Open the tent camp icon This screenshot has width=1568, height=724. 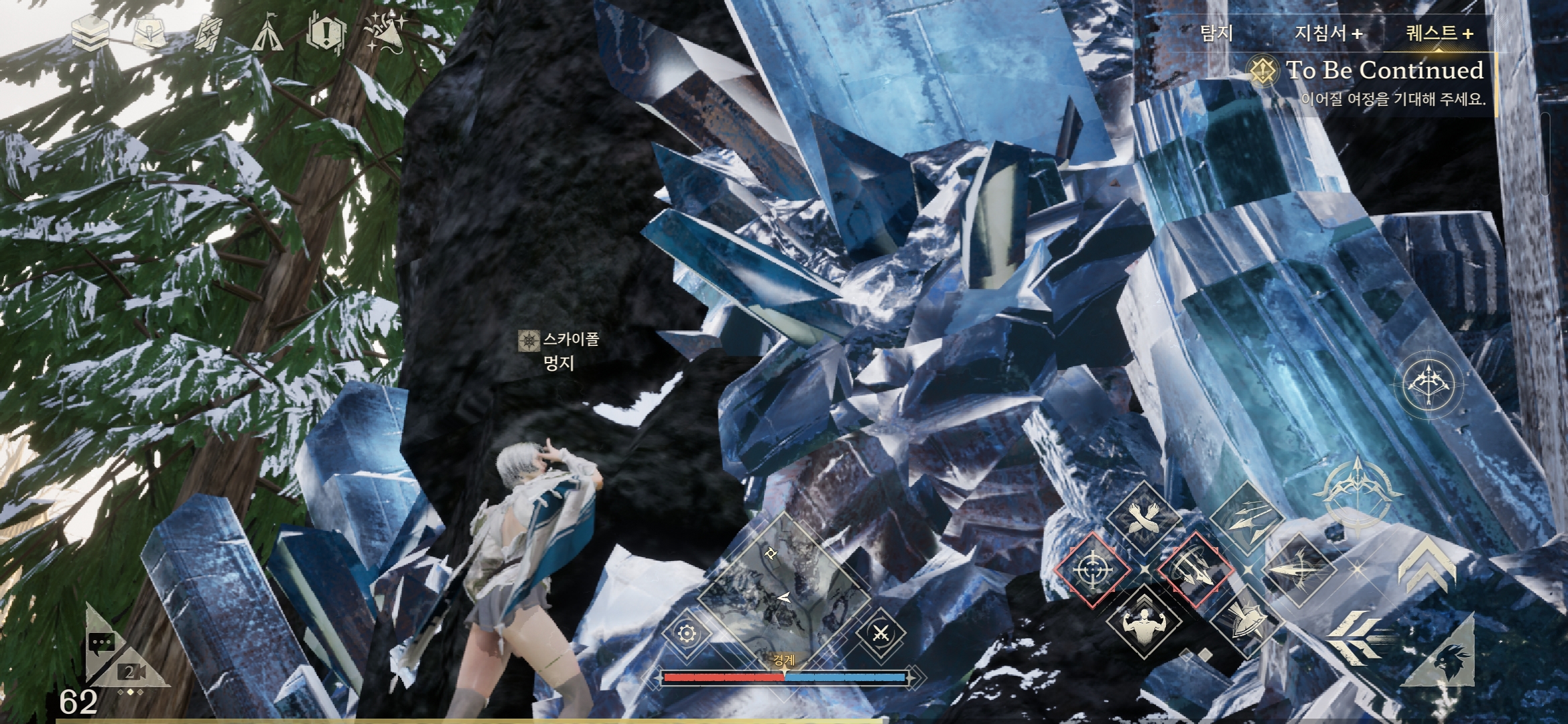coord(268,34)
